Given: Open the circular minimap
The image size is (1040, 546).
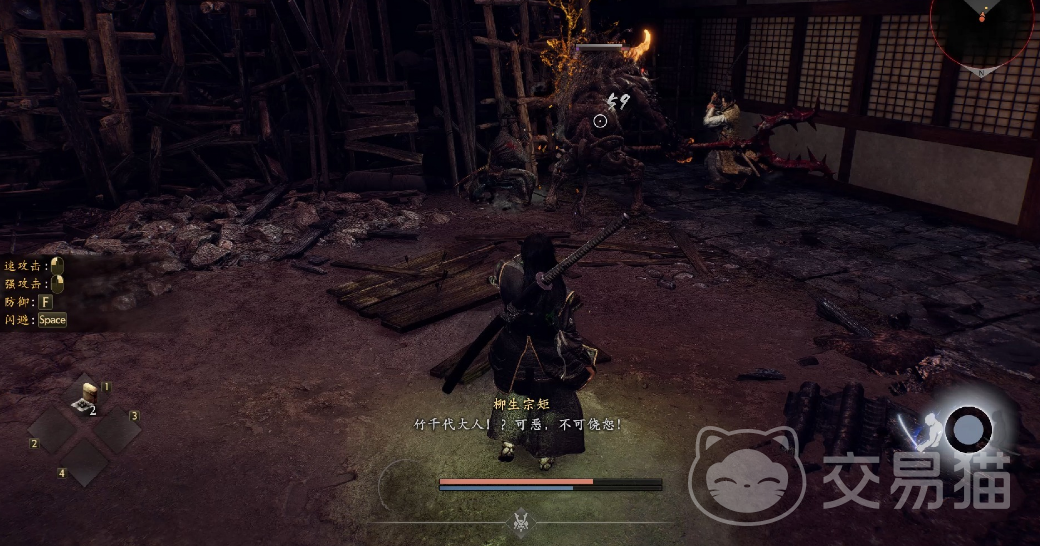Looking at the screenshot, I should (x=982, y=26).
